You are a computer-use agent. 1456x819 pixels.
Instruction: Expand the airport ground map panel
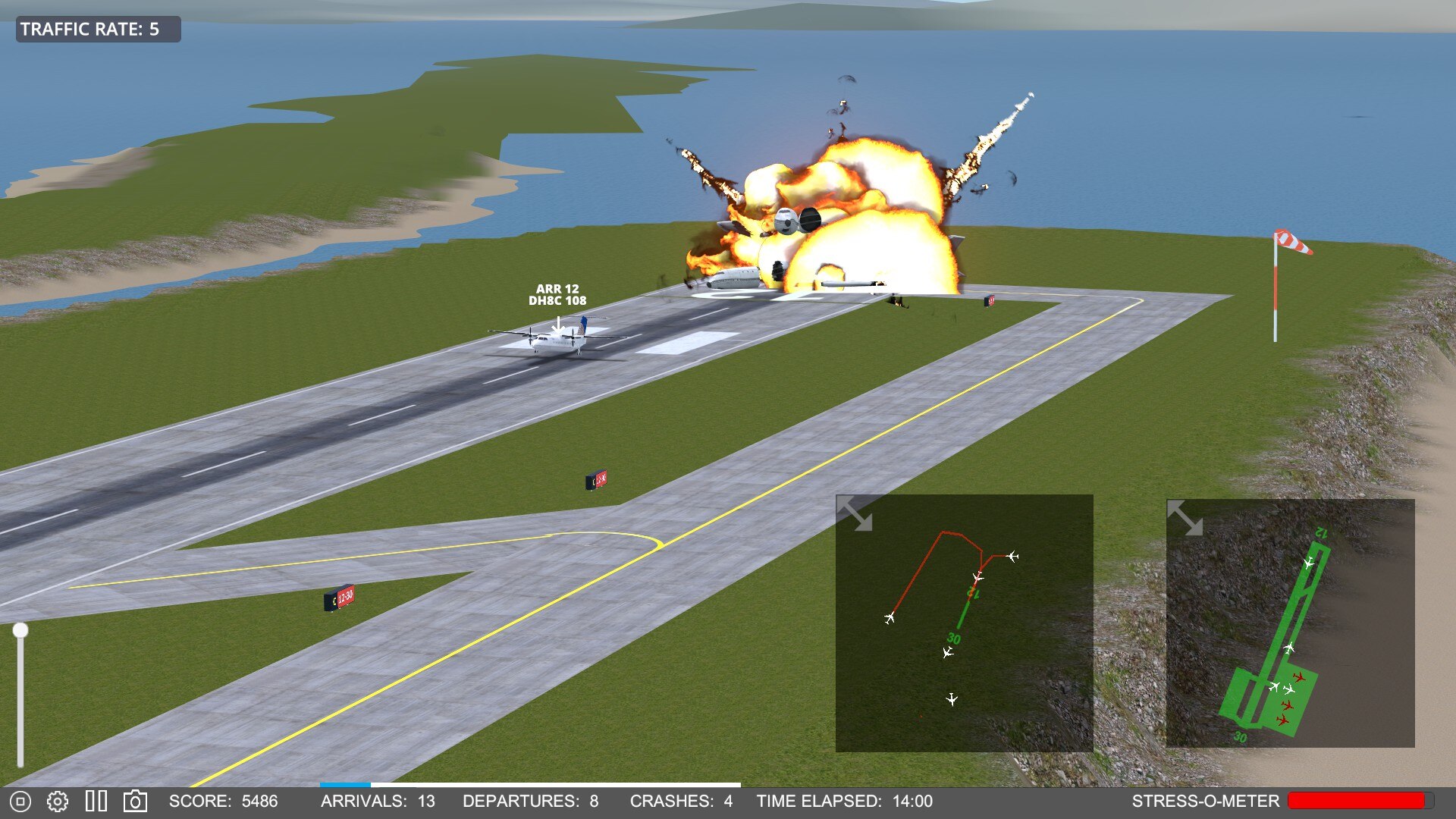pyautogui.click(x=1185, y=518)
